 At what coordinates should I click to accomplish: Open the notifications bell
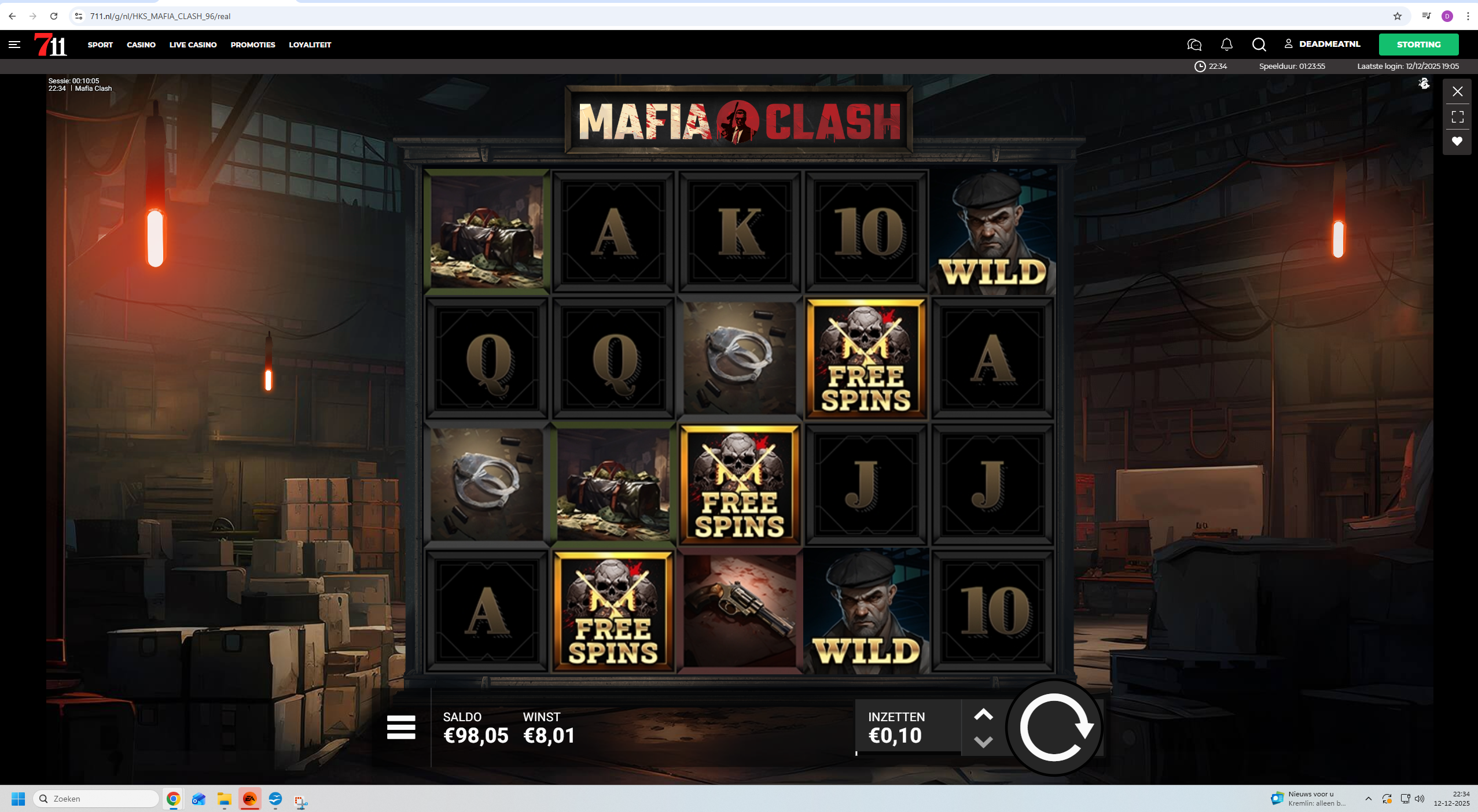(x=1226, y=45)
